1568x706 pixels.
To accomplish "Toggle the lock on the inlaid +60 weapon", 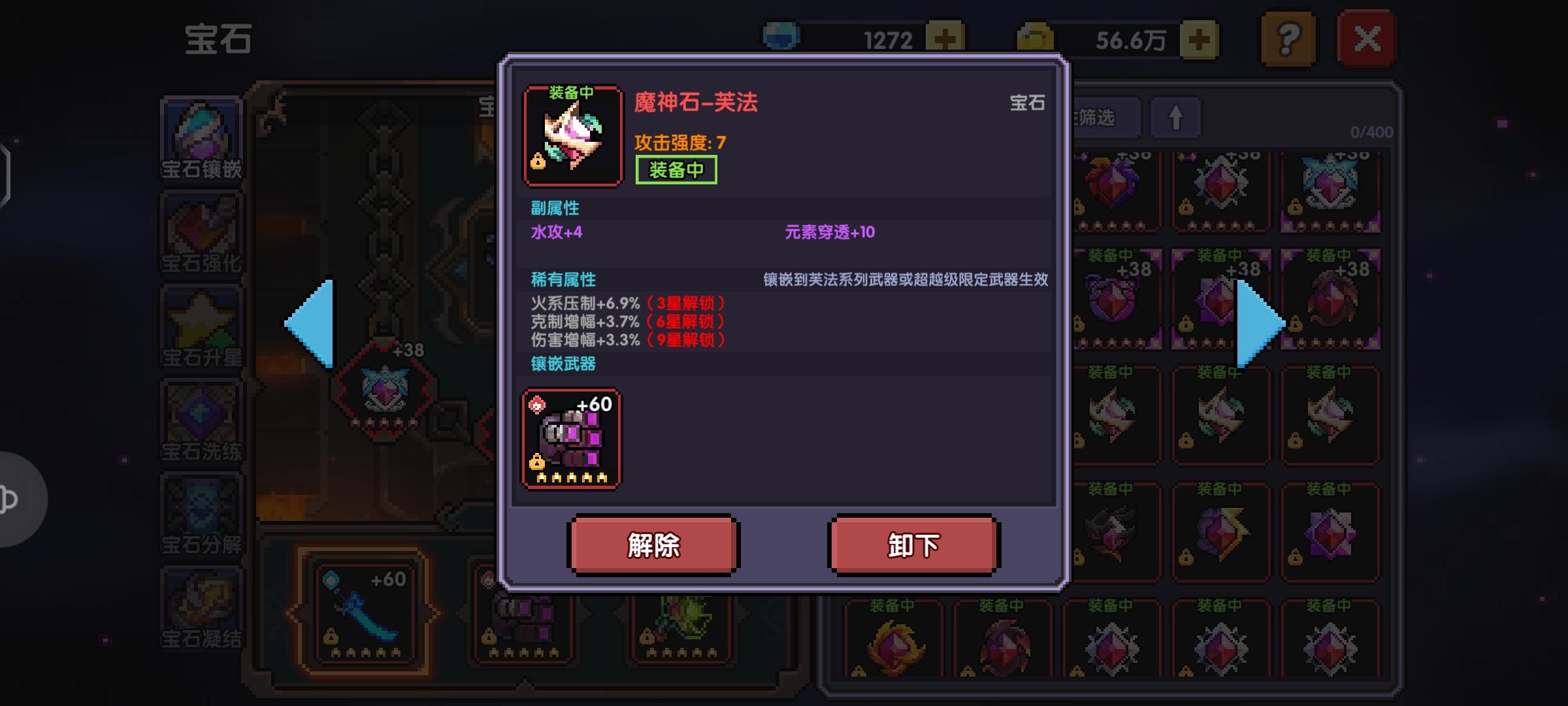I will 538,462.
